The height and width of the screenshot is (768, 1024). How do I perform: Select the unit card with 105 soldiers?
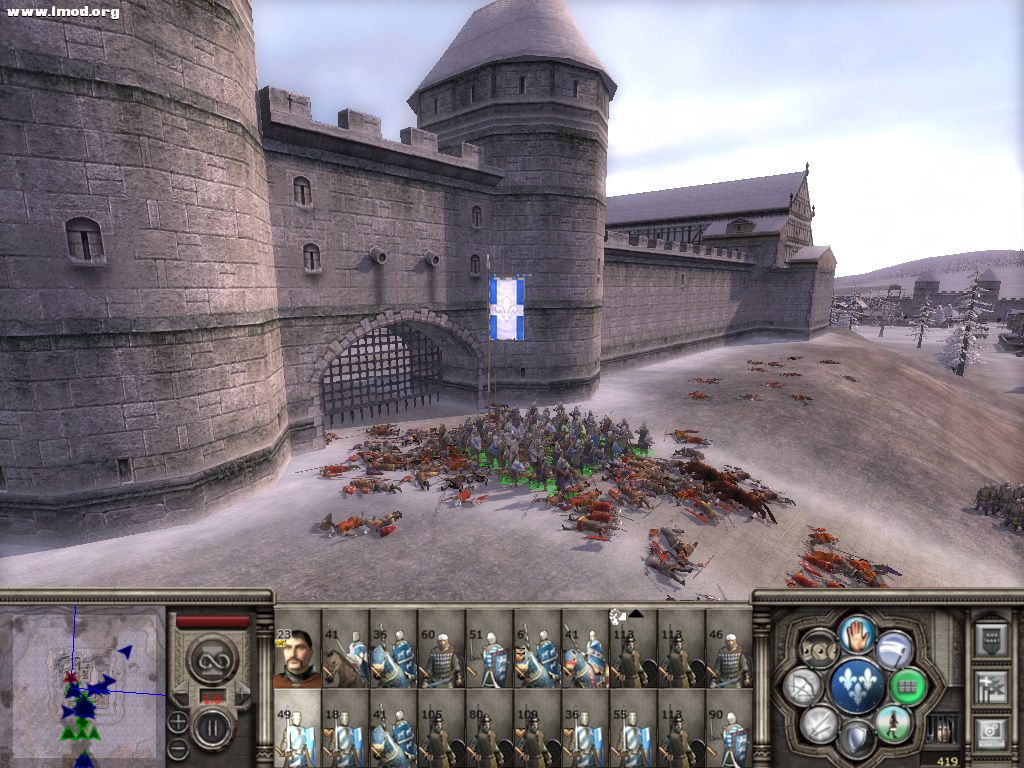441,737
